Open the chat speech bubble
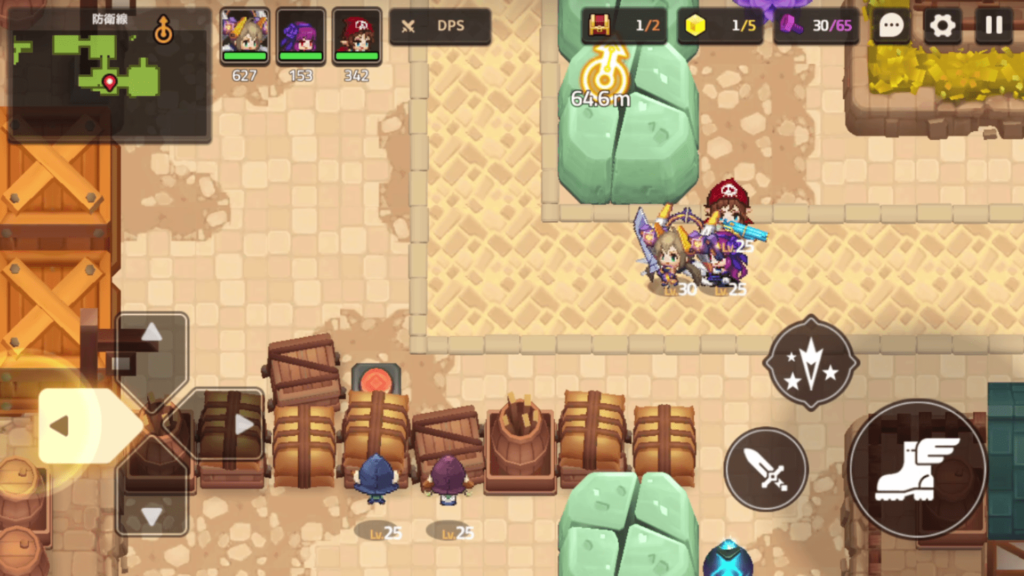The width and height of the screenshot is (1024, 576). [x=890, y=26]
